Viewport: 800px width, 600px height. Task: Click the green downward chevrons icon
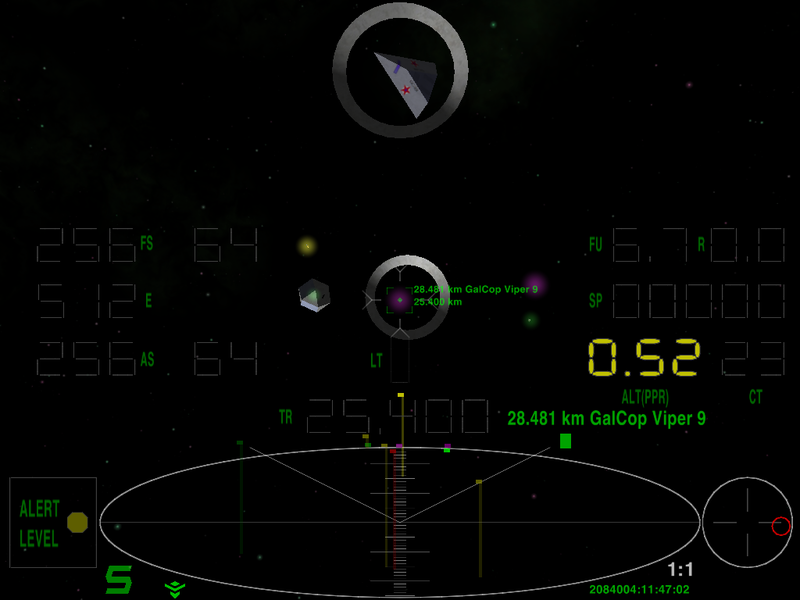coord(174,587)
